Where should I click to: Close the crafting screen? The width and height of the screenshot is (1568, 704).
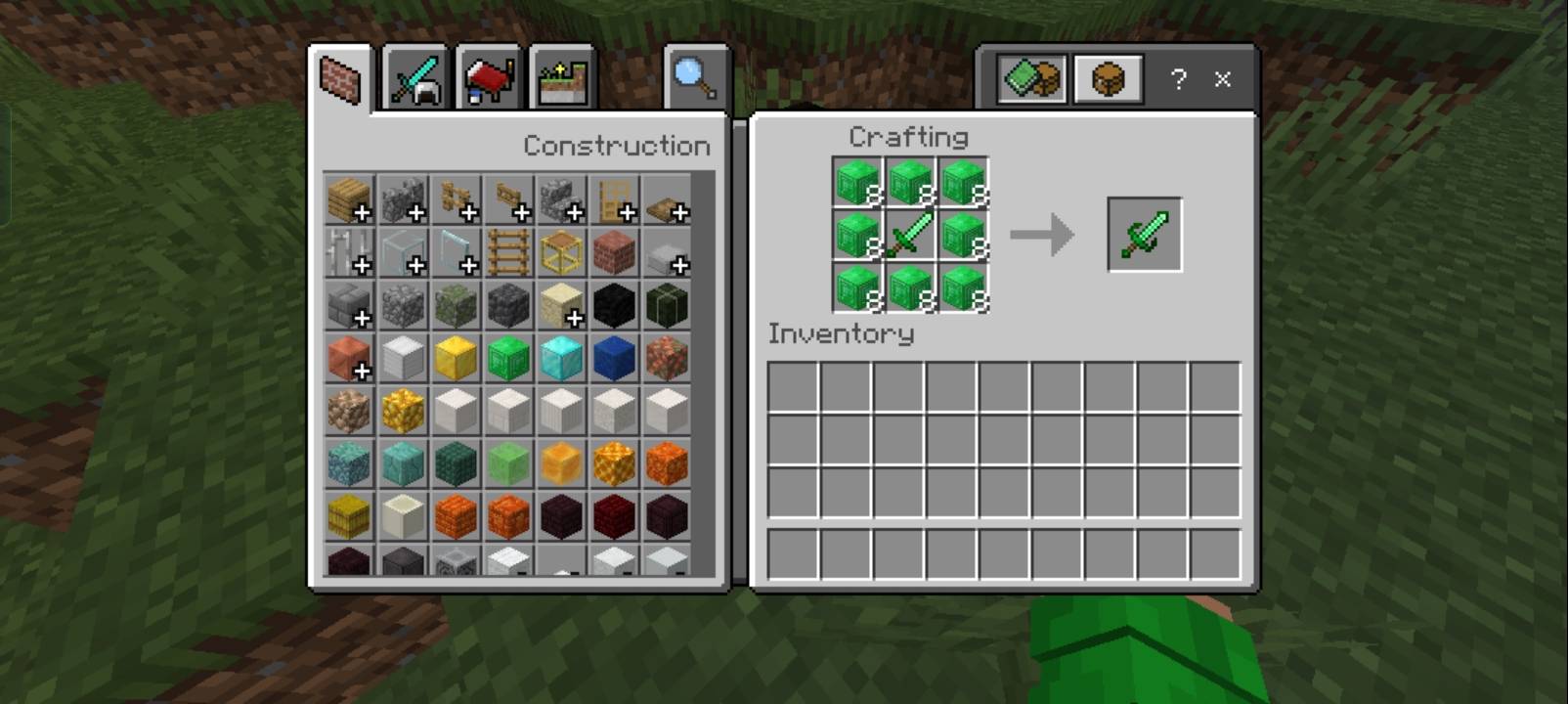coord(1223,79)
